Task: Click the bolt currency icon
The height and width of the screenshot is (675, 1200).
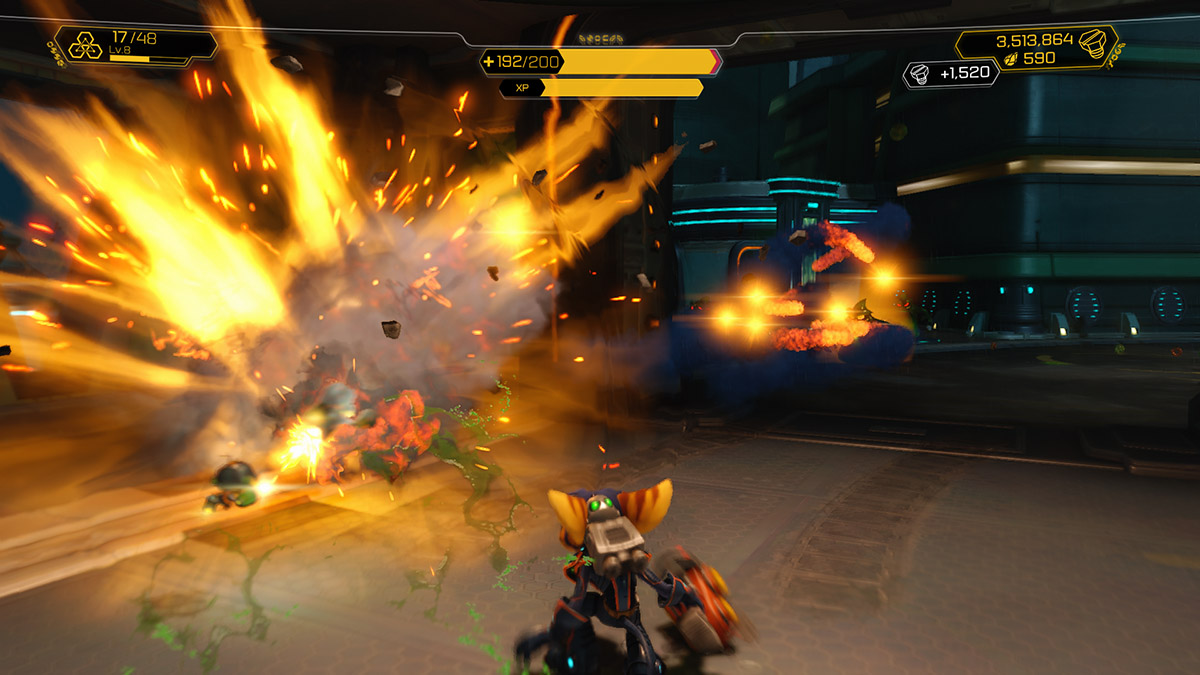Action: pyautogui.click(x=1095, y=42)
